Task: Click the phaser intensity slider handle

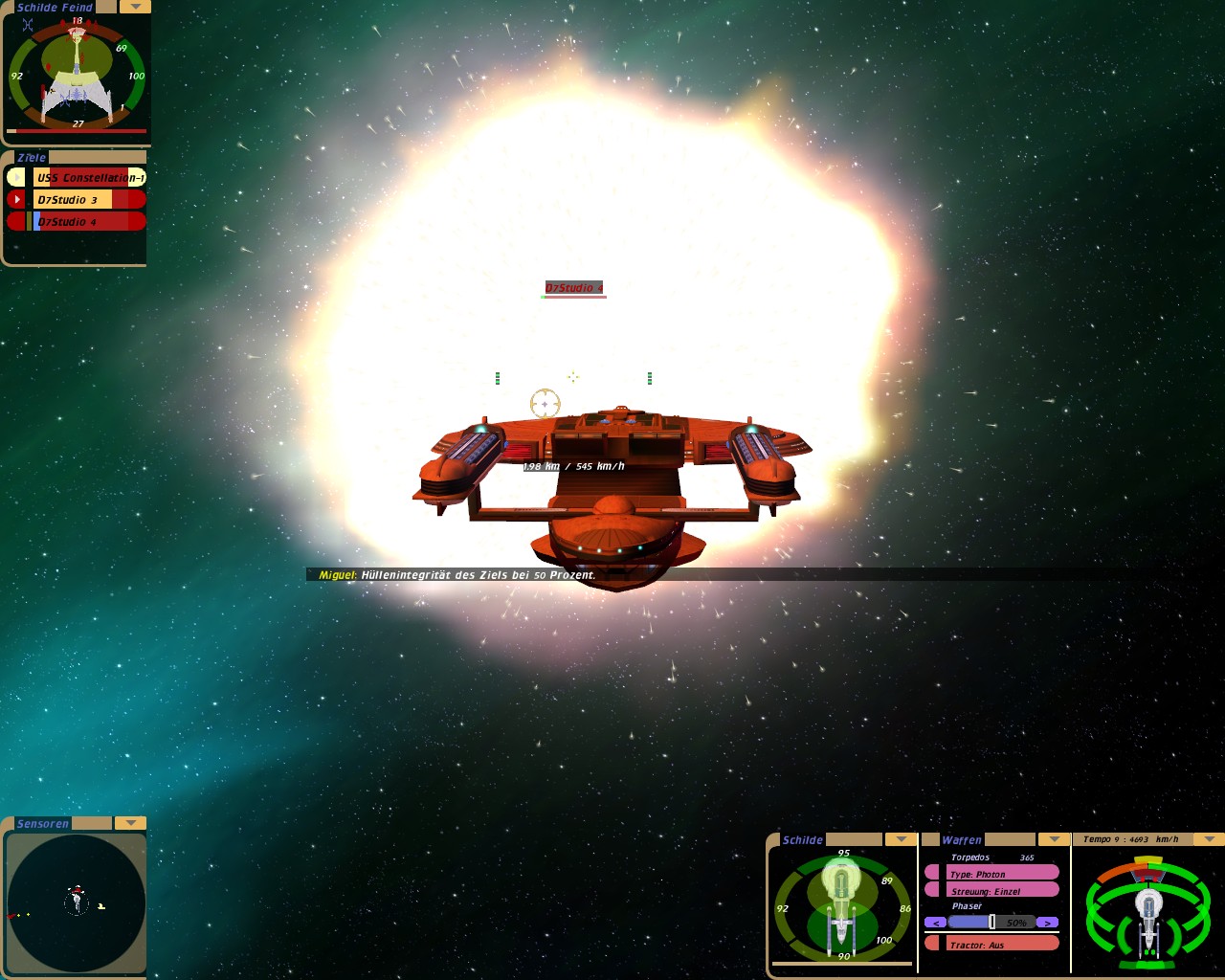Action: [x=991, y=922]
